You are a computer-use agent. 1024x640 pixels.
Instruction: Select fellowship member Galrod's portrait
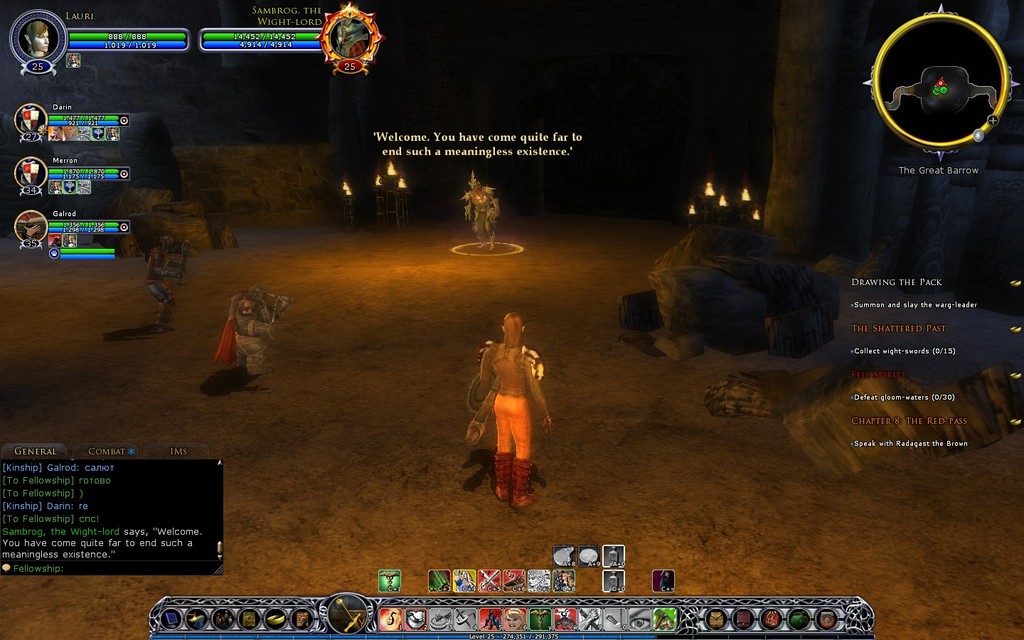click(x=32, y=226)
